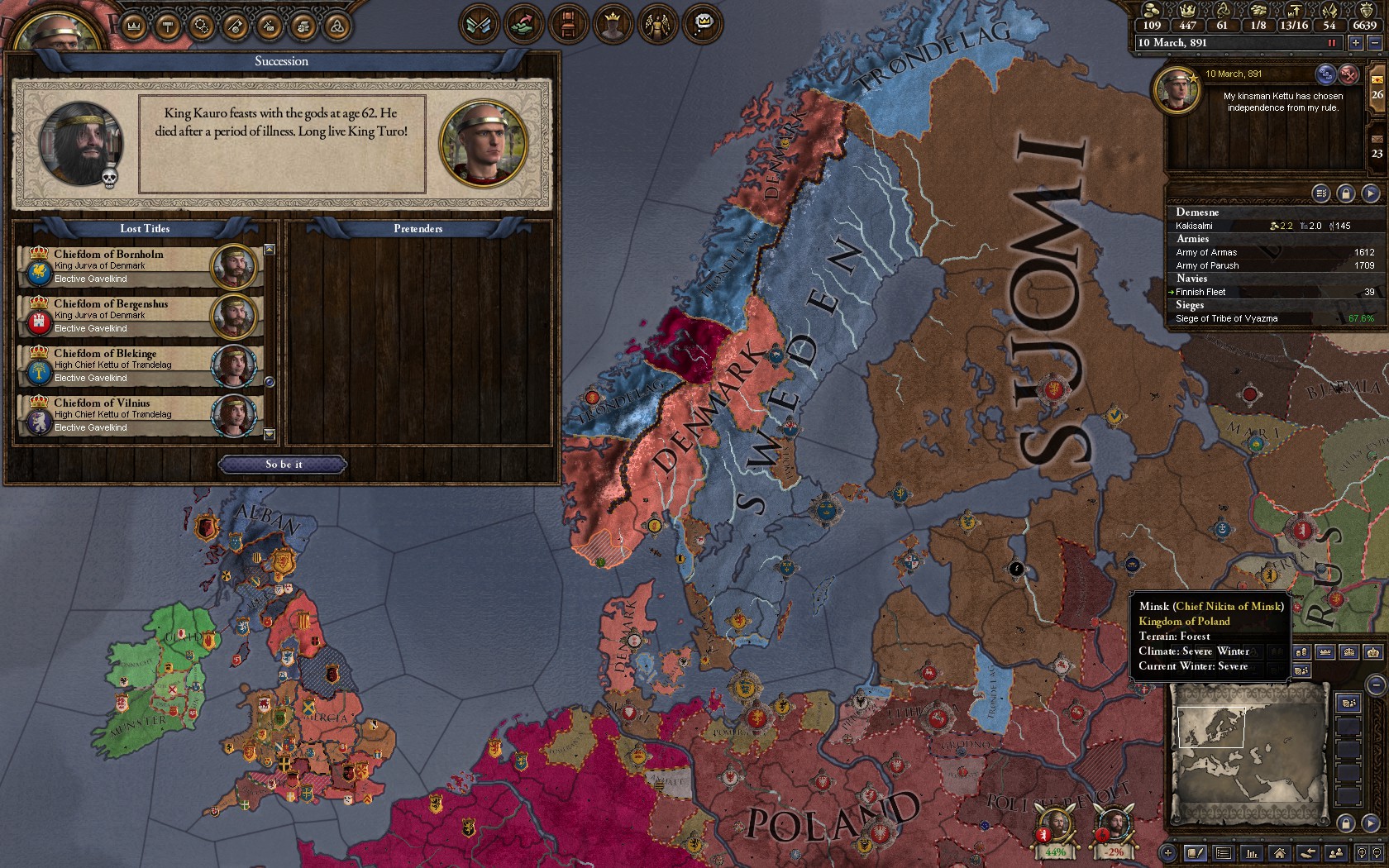Dismiss the Kettu independence message
Image resolution: width=1389 pixels, height=868 pixels.
[1348, 74]
